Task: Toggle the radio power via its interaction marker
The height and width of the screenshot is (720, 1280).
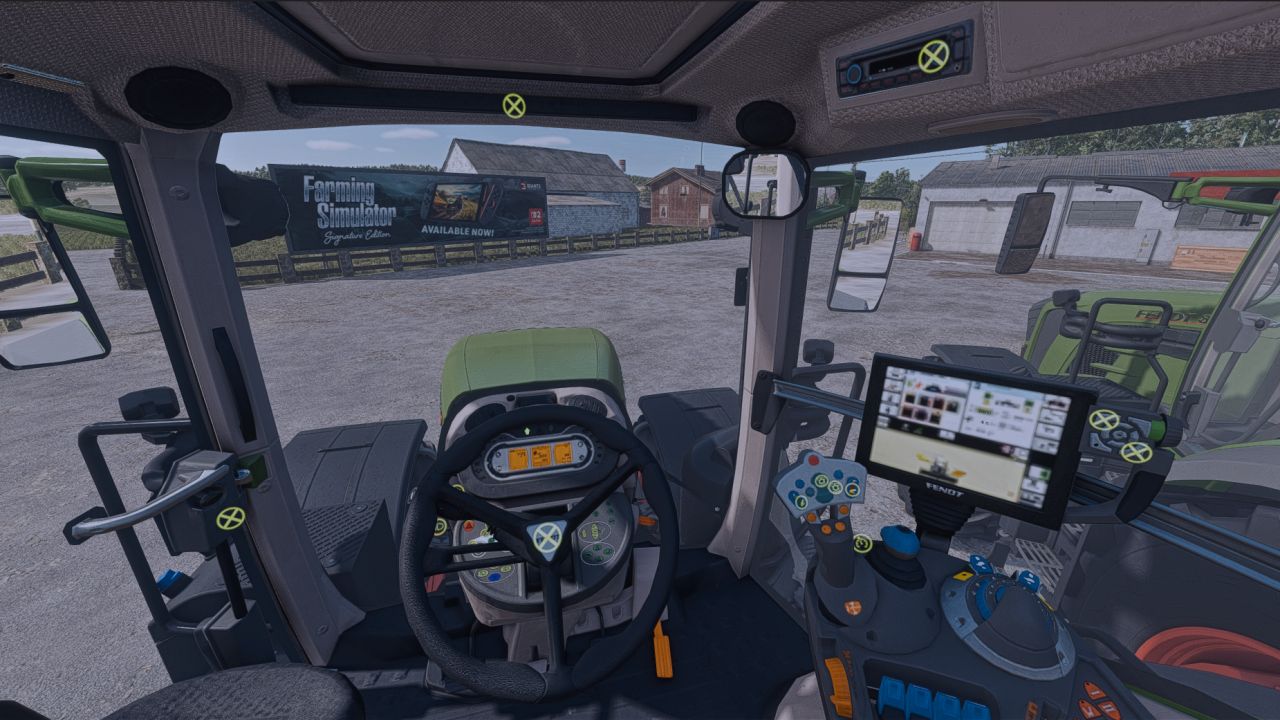Action: coord(932,56)
